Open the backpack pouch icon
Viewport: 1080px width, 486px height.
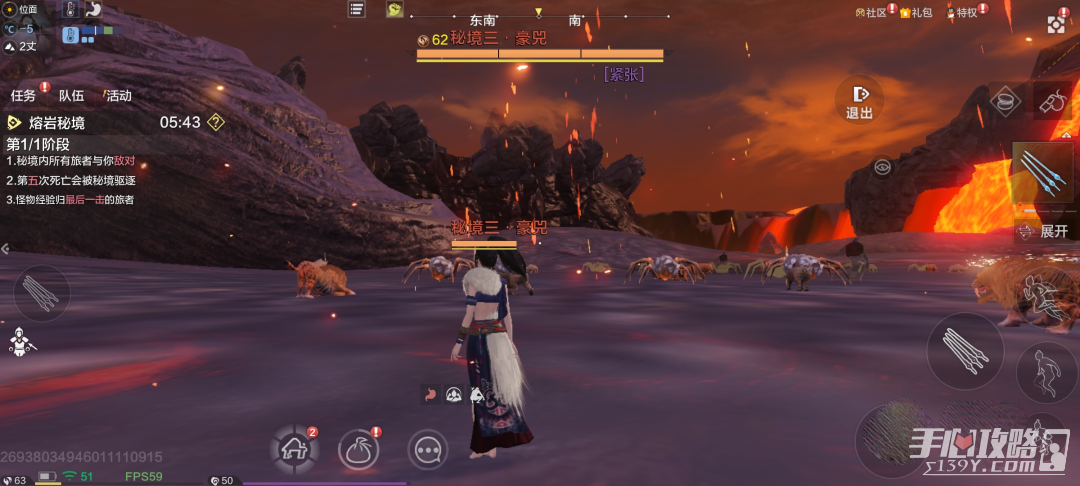tap(358, 450)
